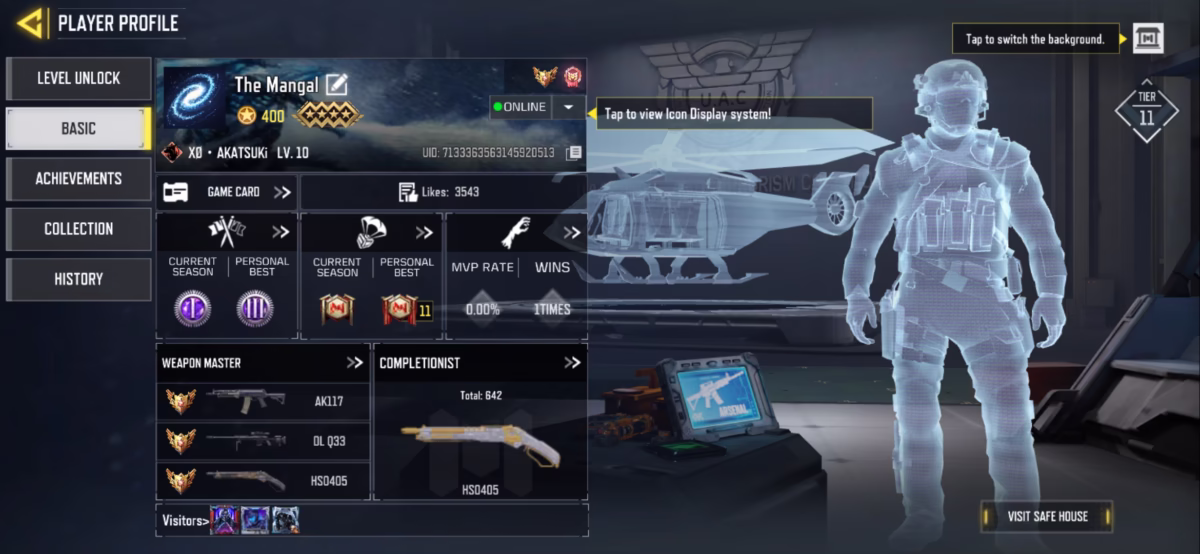The height and width of the screenshot is (554, 1200).
Task: Select the AK117 weapon master row
Action: 263,401
